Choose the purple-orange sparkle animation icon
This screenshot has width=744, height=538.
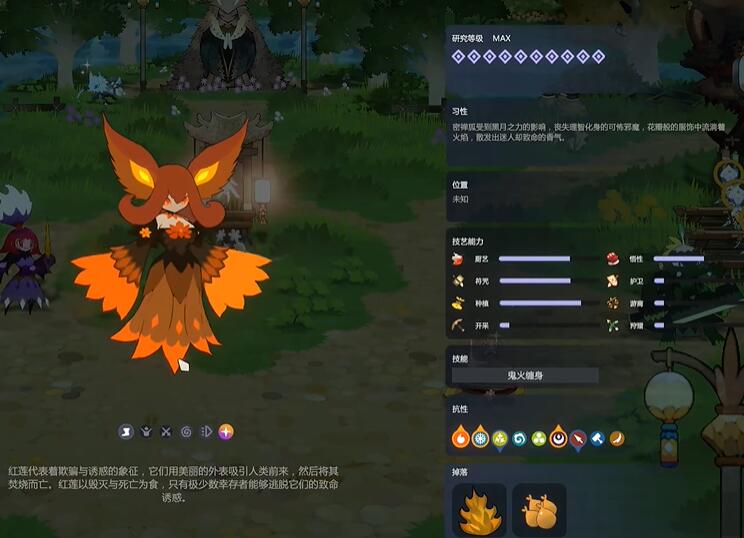click(x=227, y=432)
